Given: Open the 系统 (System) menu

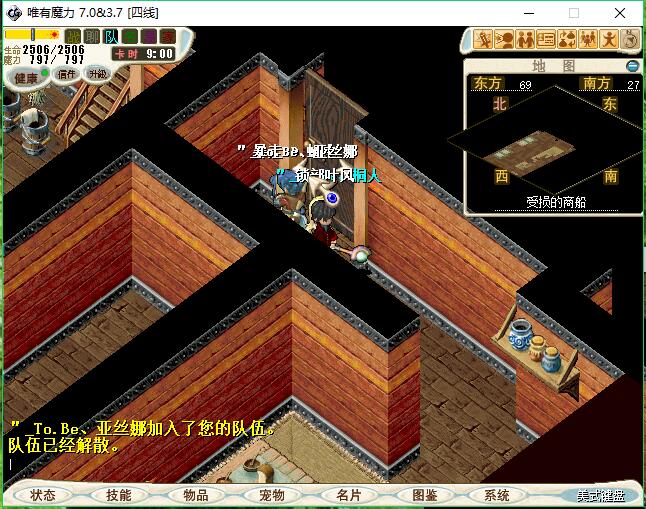Looking at the screenshot, I should click(497, 495).
